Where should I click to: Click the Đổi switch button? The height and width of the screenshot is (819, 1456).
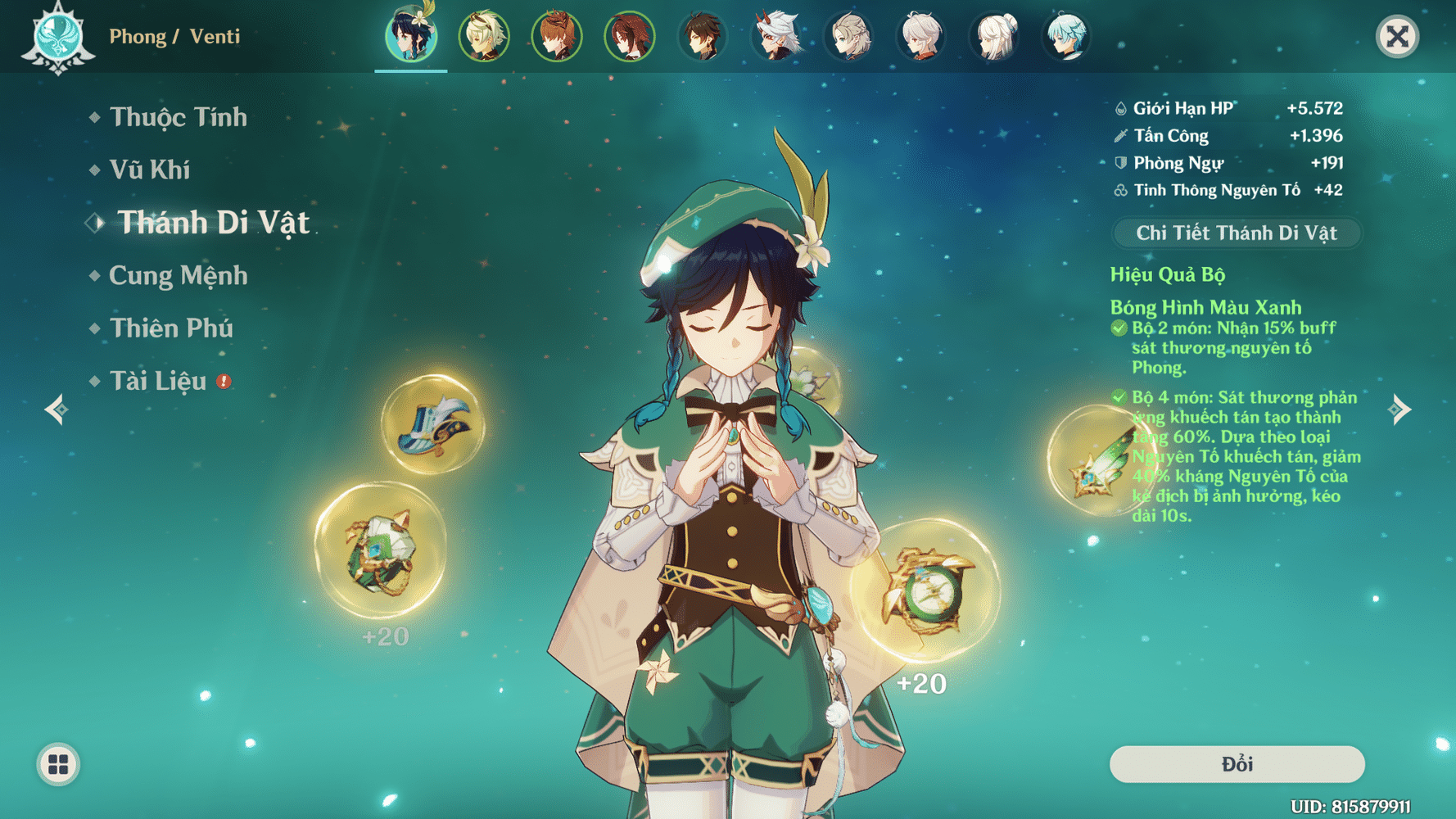[x=1237, y=764]
